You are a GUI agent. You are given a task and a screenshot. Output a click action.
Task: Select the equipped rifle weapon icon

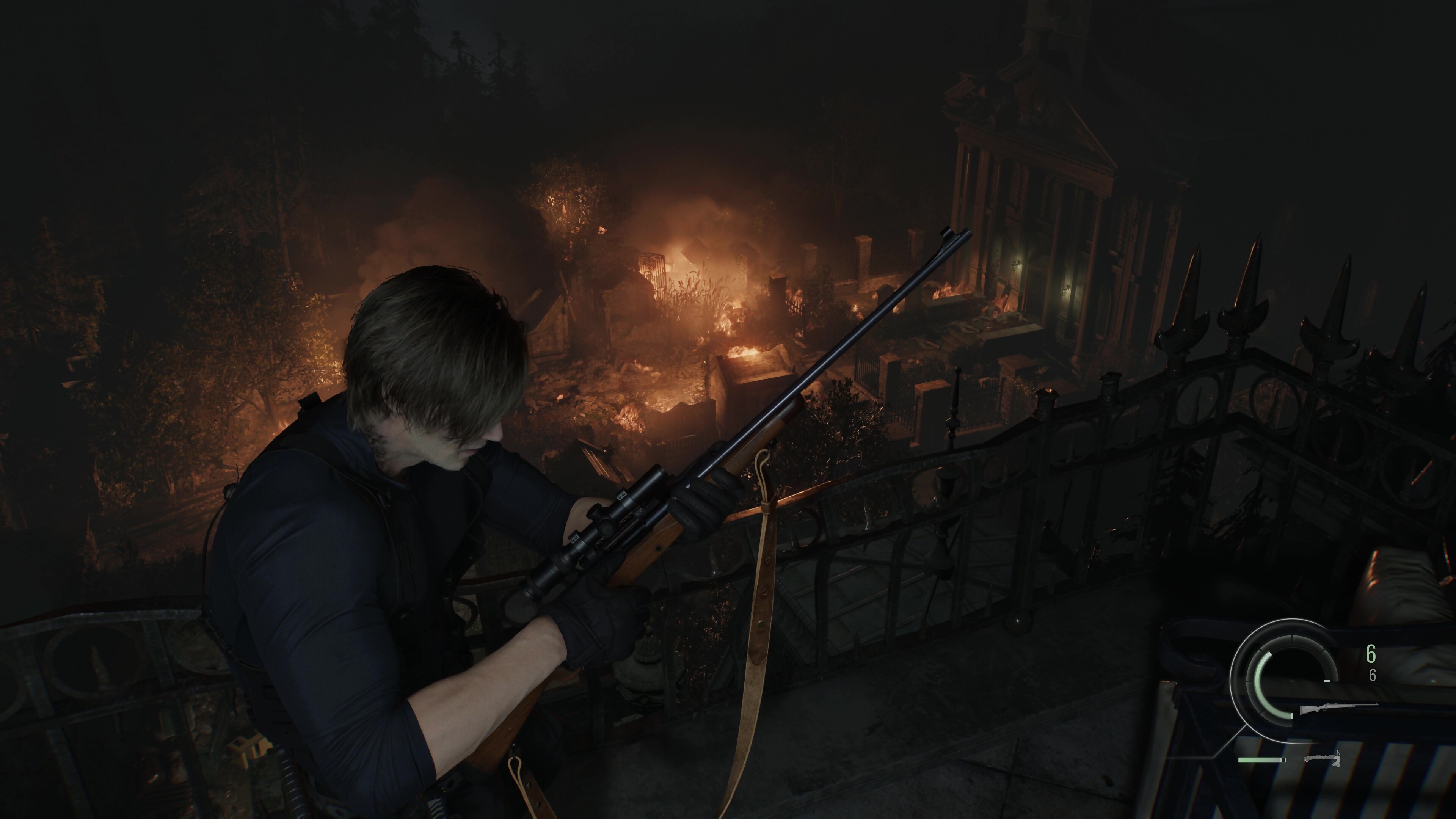tap(1338, 708)
